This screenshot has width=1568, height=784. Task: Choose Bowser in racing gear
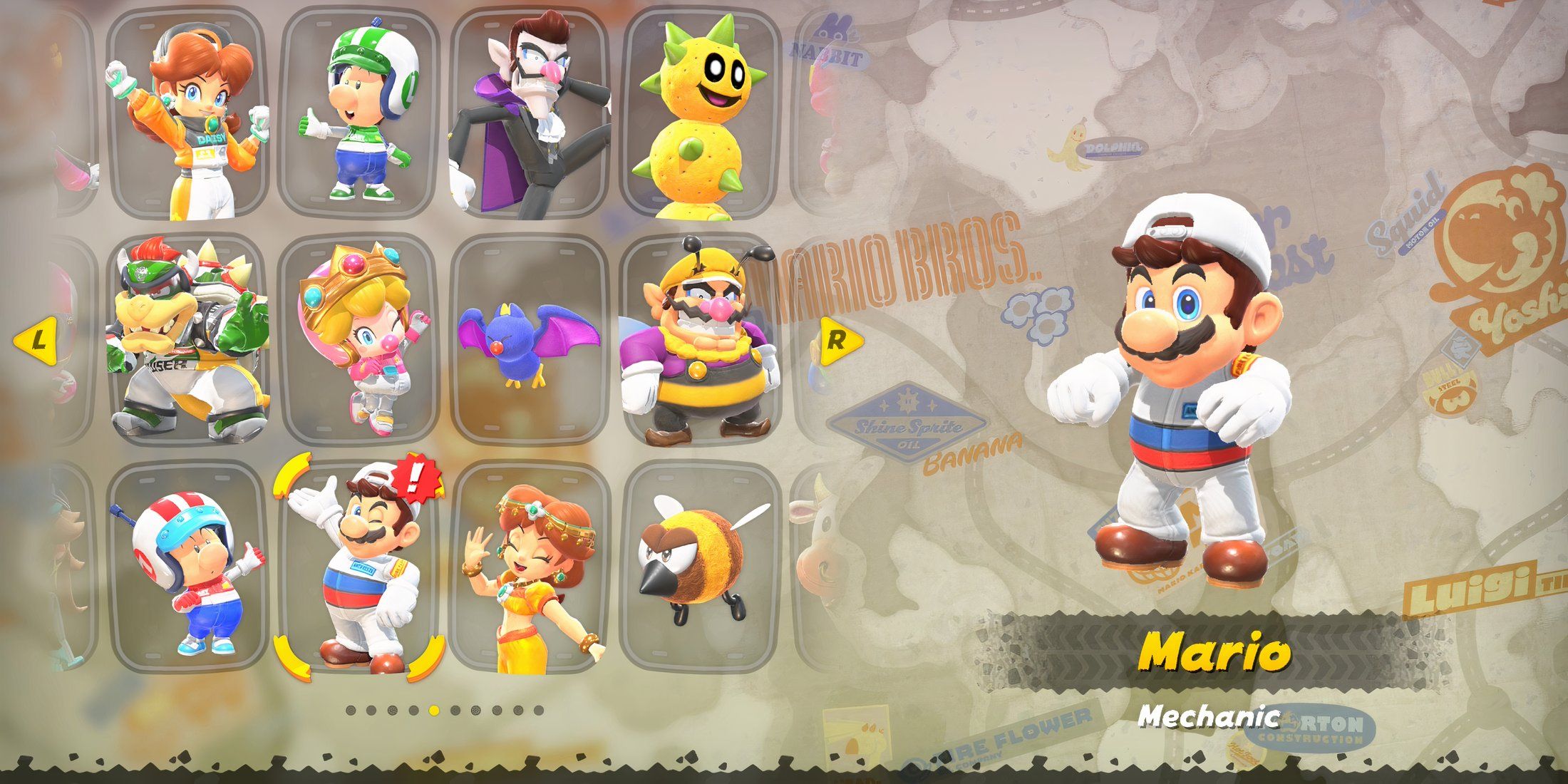189,339
